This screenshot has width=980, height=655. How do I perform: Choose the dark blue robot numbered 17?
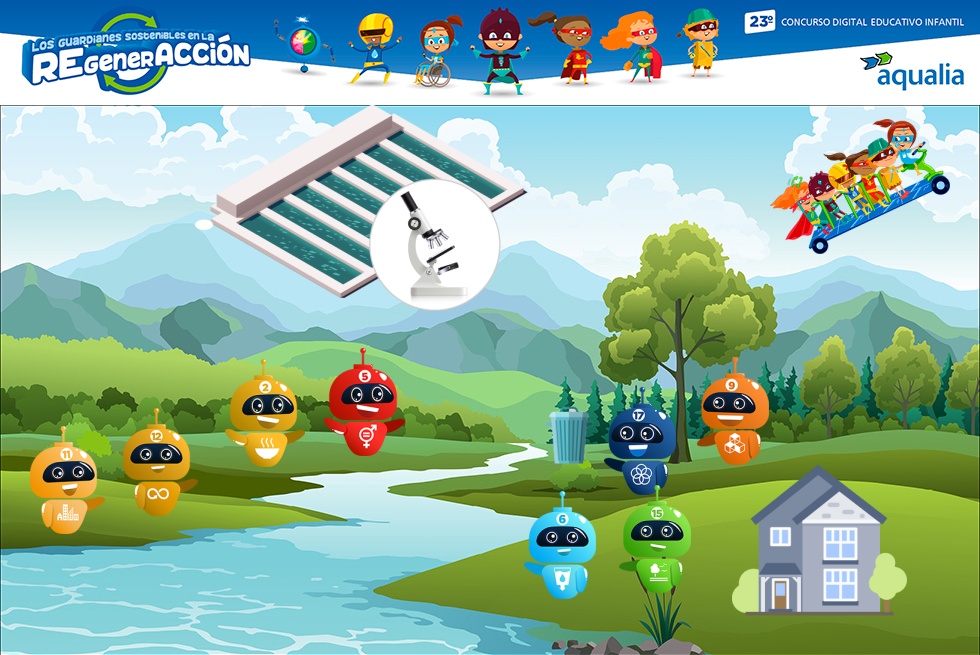(x=638, y=445)
